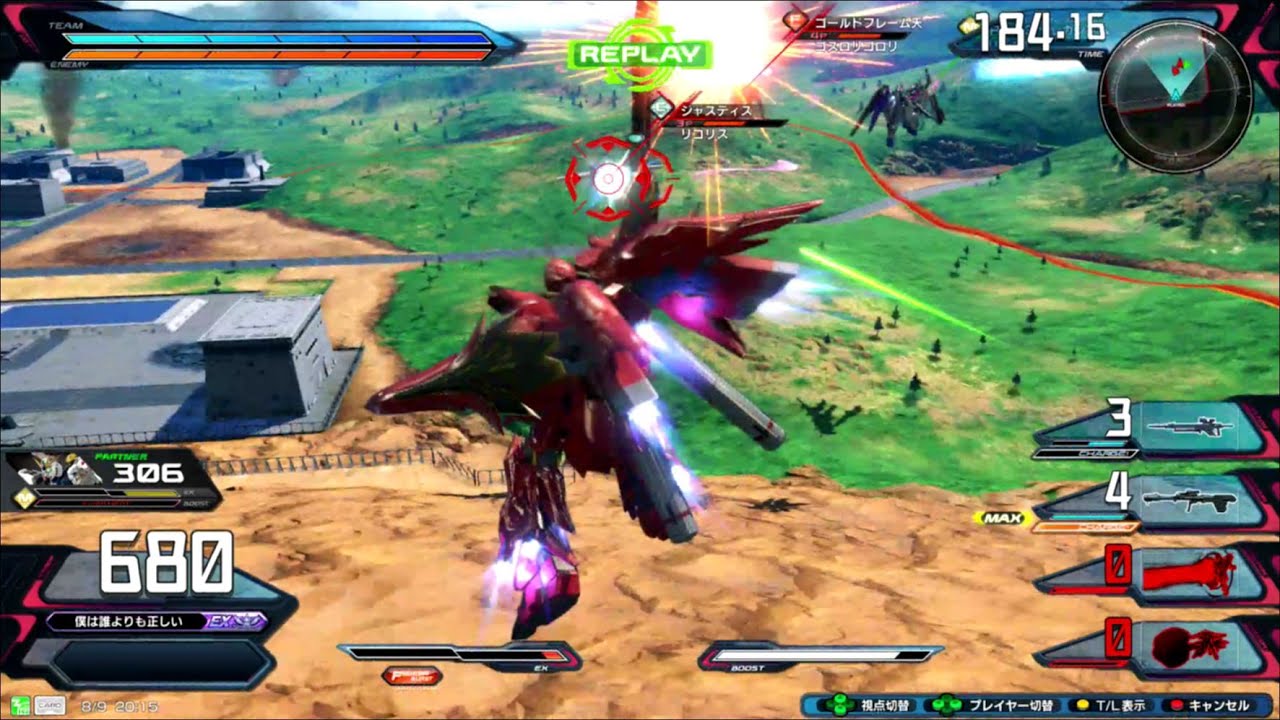Viewport: 1280px width, 720px height.
Task: Click the red lock-on targeting reticle
Action: point(610,179)
